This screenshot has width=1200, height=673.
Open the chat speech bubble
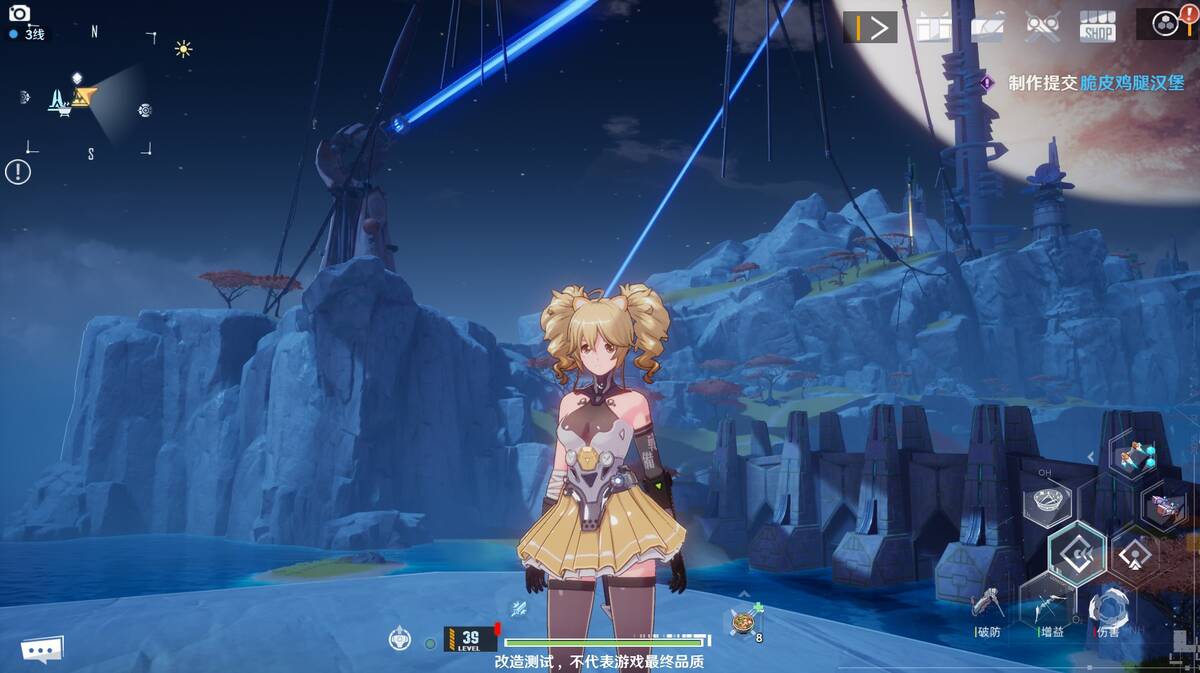(42, 650)
